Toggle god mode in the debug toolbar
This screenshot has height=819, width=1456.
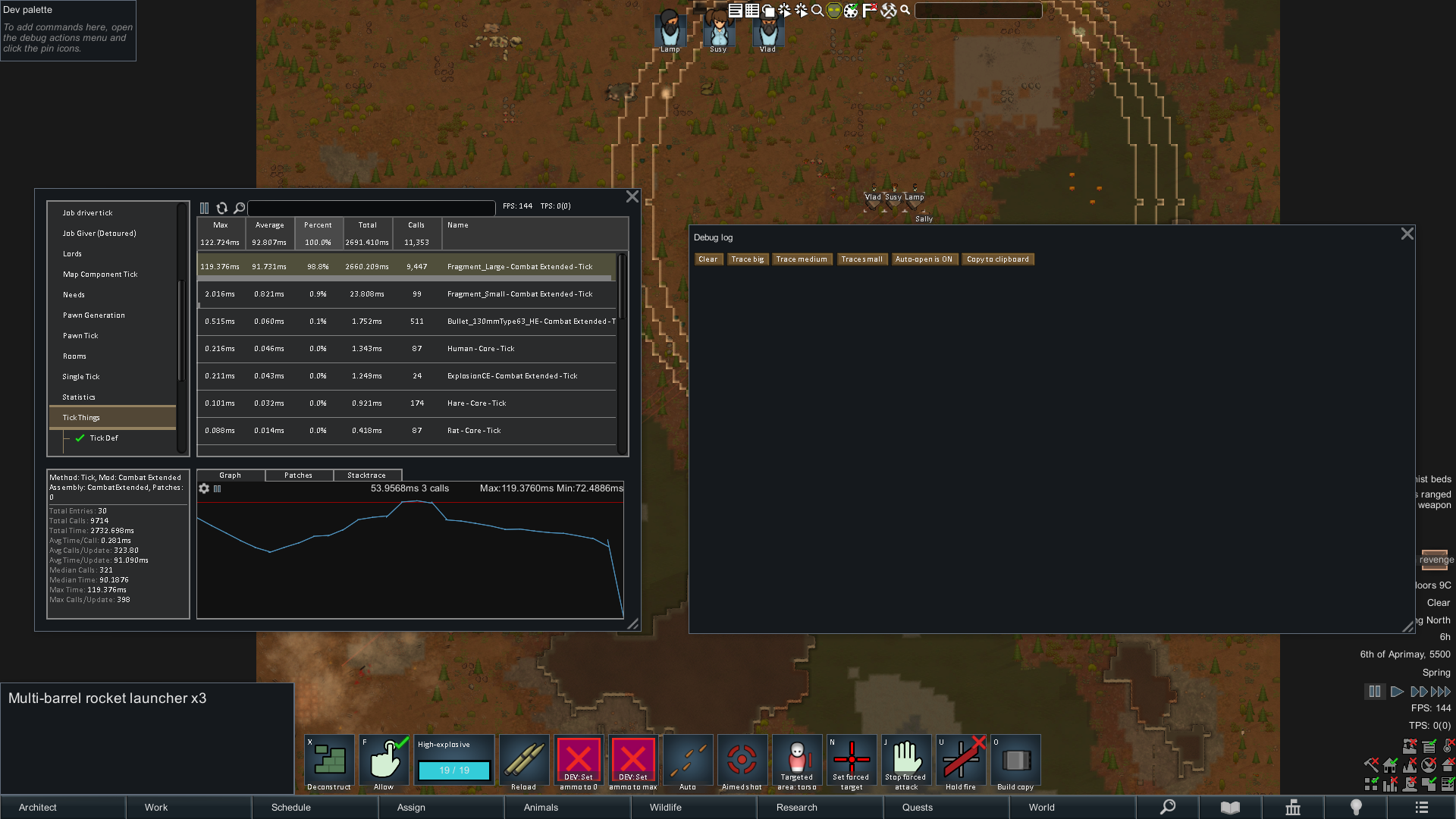point(833,11)
